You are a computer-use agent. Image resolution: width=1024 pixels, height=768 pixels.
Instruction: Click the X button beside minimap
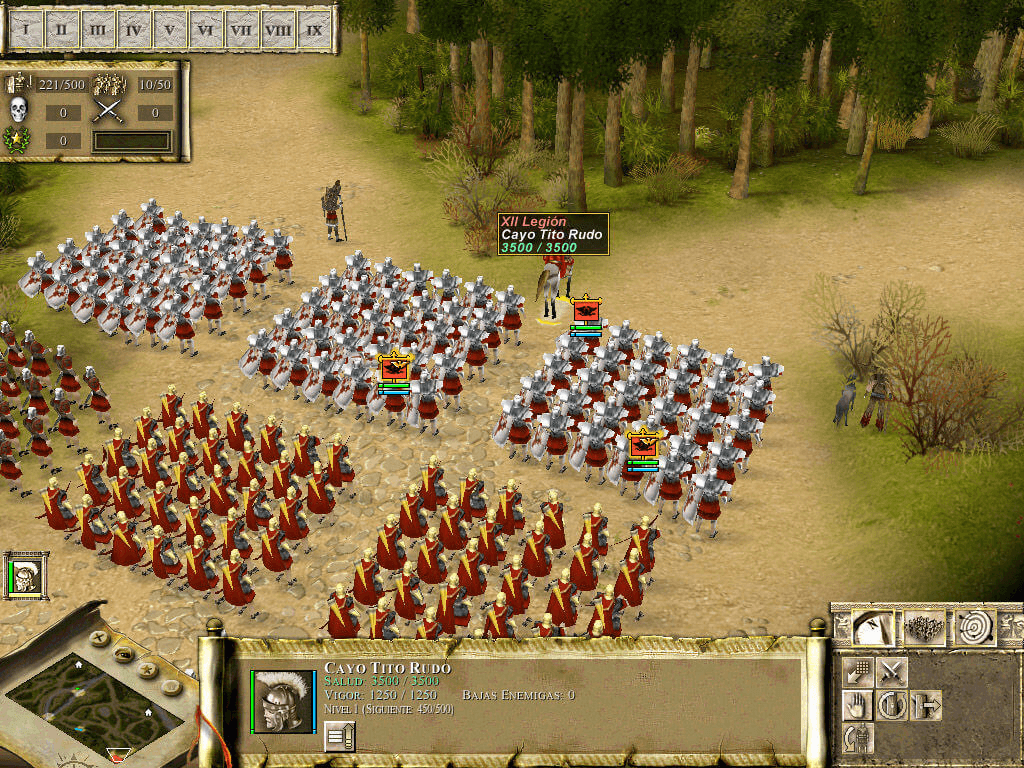click(x=98, y=637)
